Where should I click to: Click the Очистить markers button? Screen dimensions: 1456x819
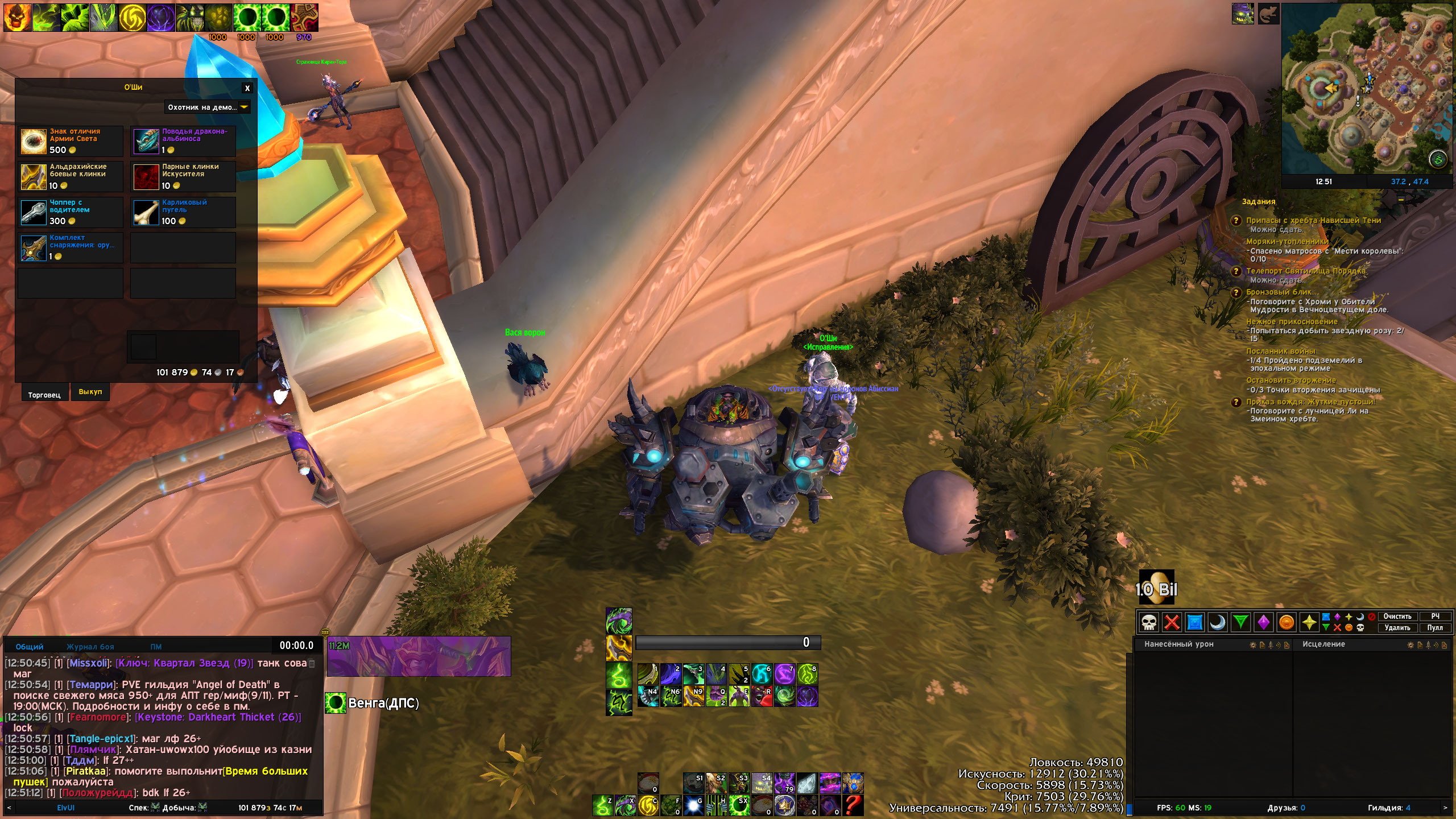tap(1397, 617)
